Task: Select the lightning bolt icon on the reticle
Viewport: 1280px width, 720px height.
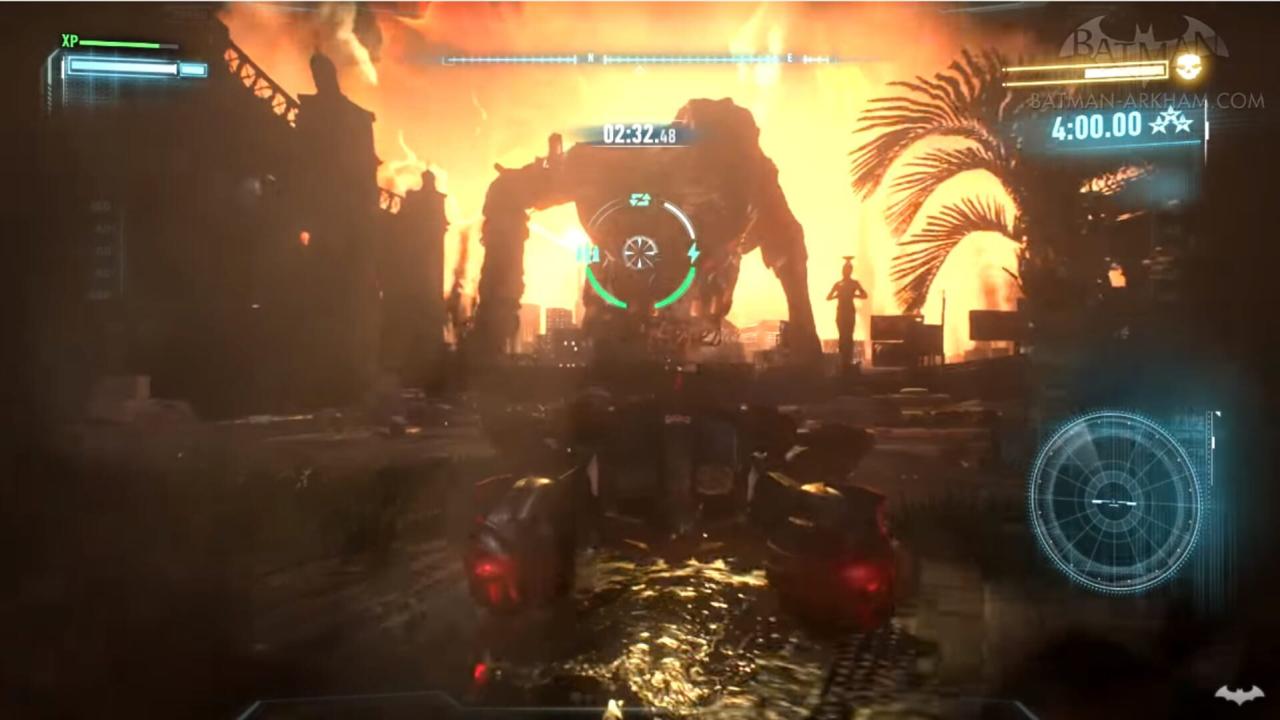Action: click(692, 253)
